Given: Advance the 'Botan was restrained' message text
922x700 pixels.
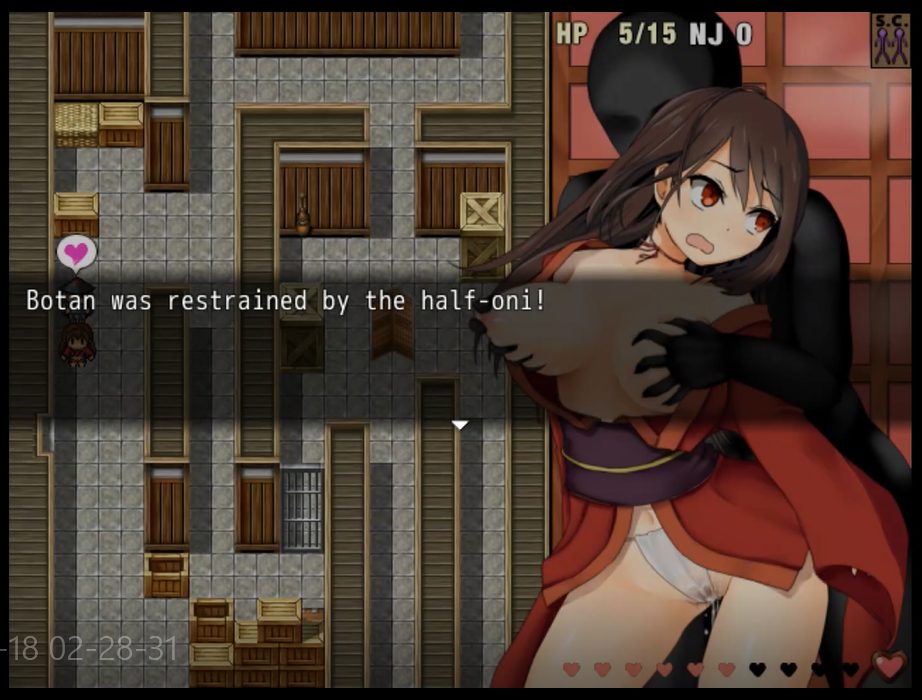Looking at the screenshot, I should pos(286,300).
